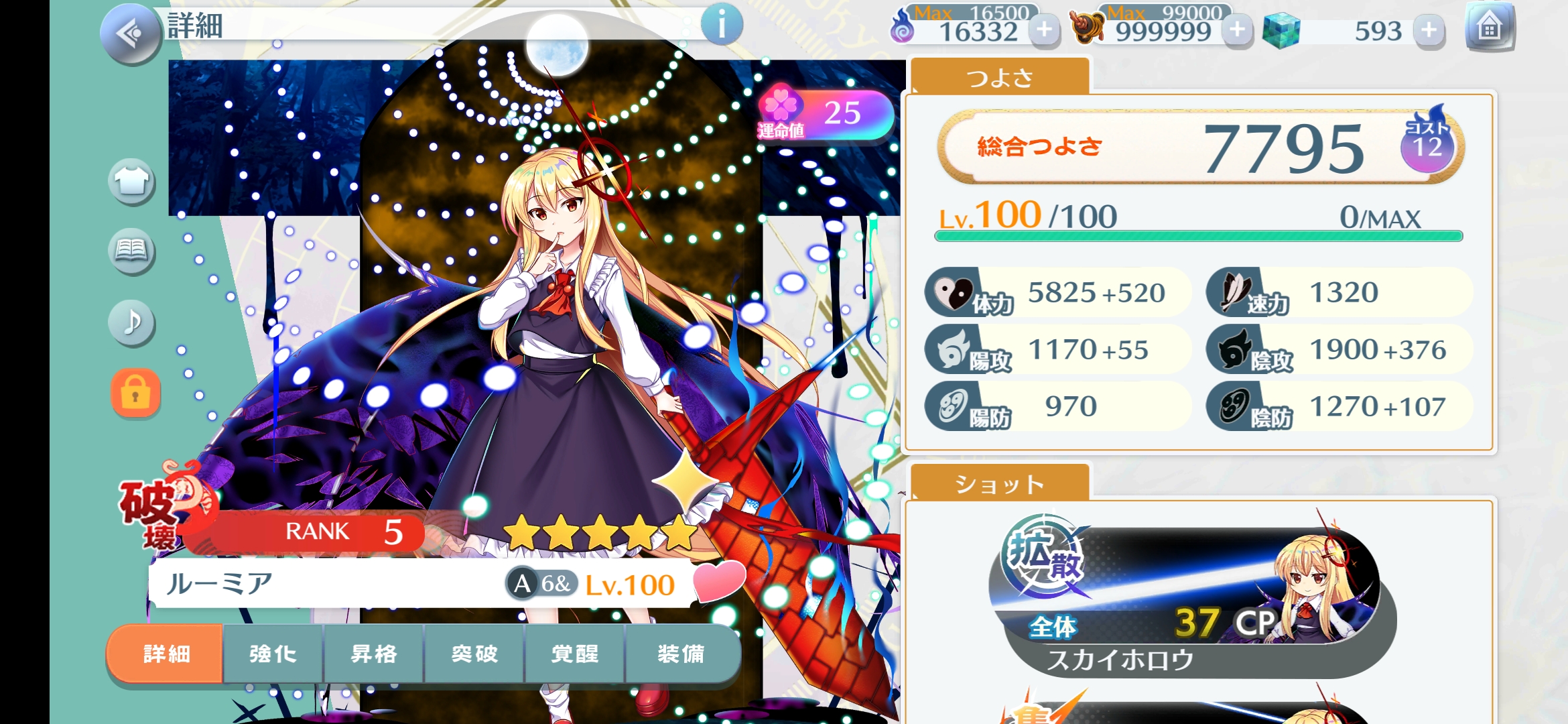Tap the pink heart favorite icon

click(x=718, y=581)
